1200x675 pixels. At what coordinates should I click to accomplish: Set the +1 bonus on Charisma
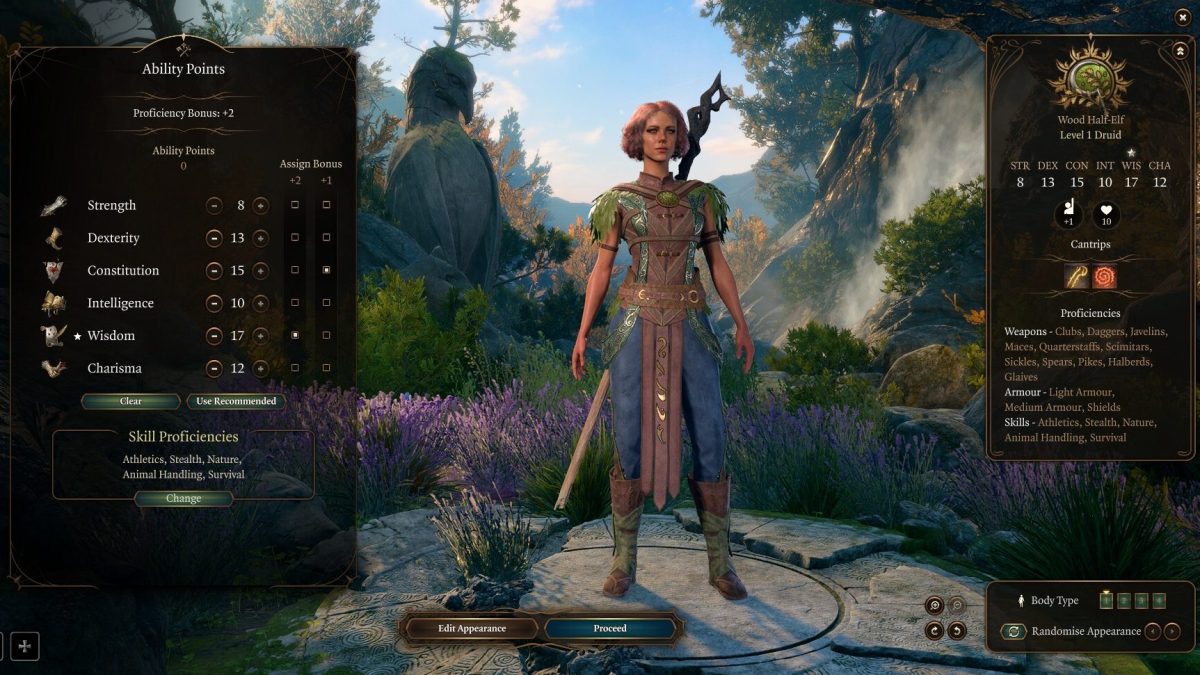(x=326, y=368)
